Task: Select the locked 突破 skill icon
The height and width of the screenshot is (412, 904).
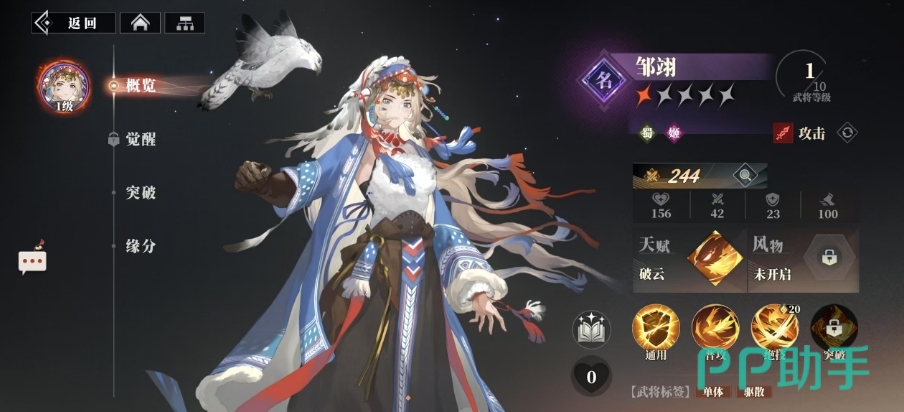Action: [x=833, y=328]
